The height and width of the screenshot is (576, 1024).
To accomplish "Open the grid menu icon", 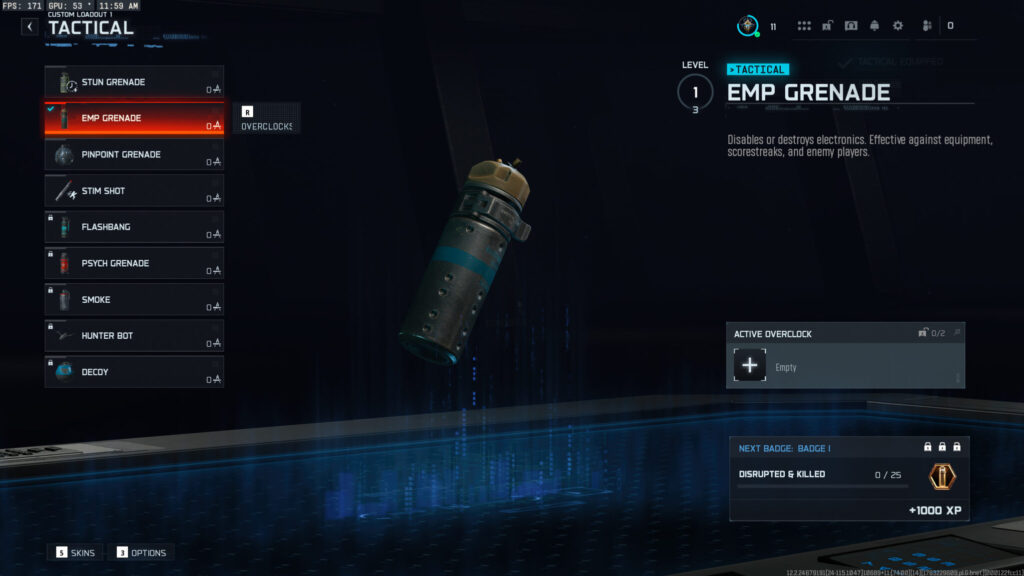I will [x=804, y=26].
